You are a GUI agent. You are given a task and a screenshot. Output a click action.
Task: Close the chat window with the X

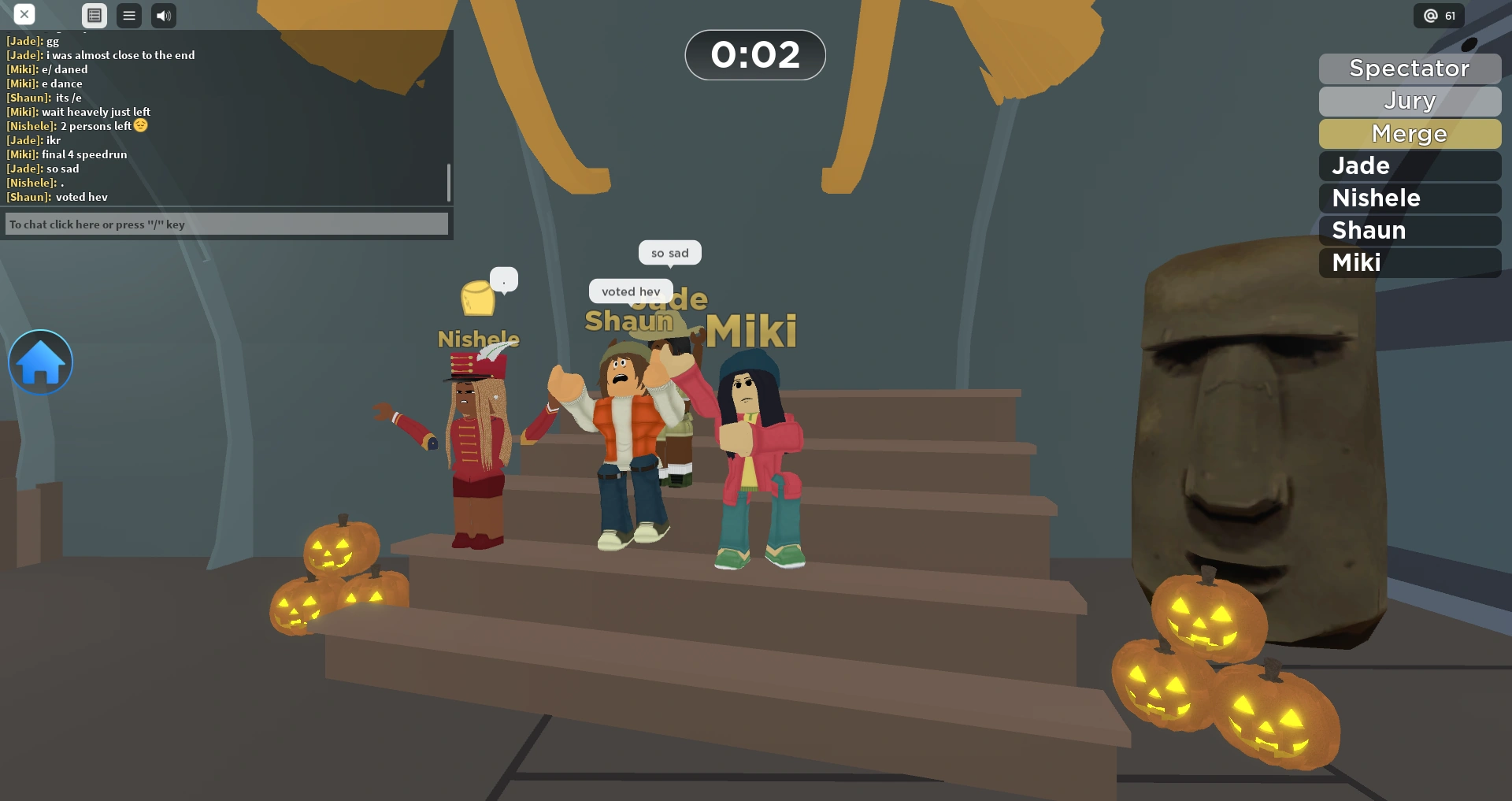click(x=24, y=14)
